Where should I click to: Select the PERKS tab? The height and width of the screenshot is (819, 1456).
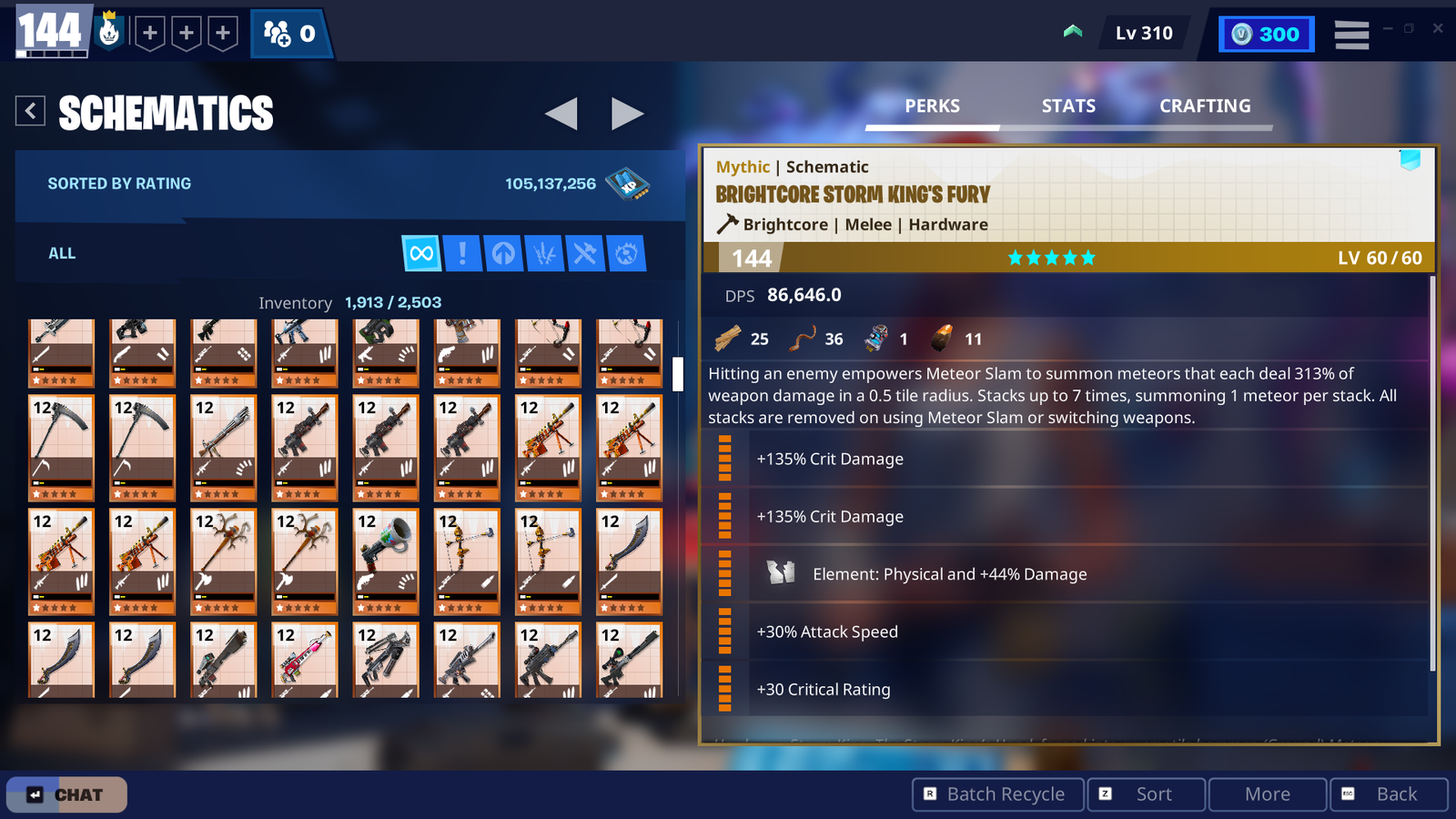(x=932, y=106)
